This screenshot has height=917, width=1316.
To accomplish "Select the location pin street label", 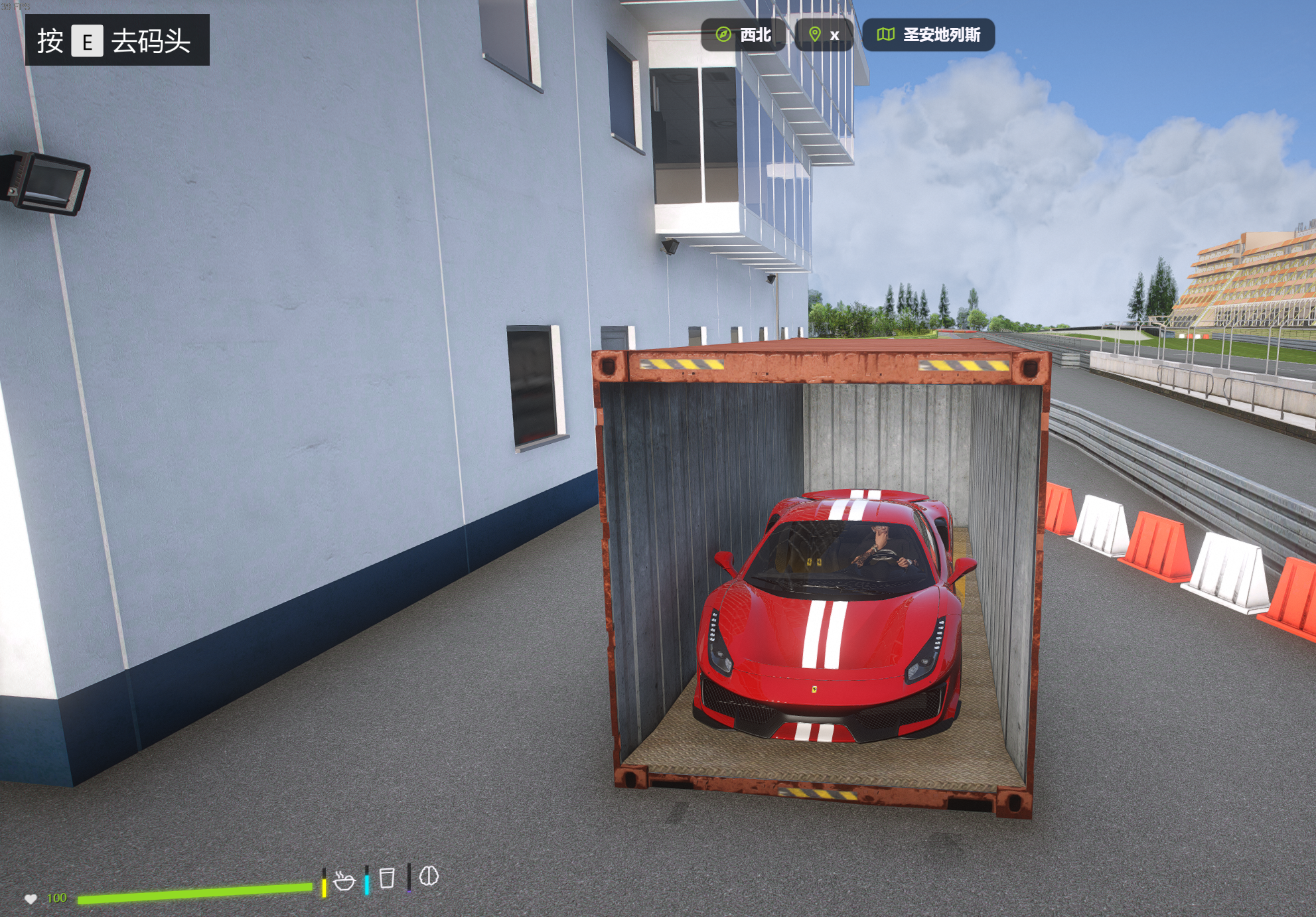I will coord(824,35).
